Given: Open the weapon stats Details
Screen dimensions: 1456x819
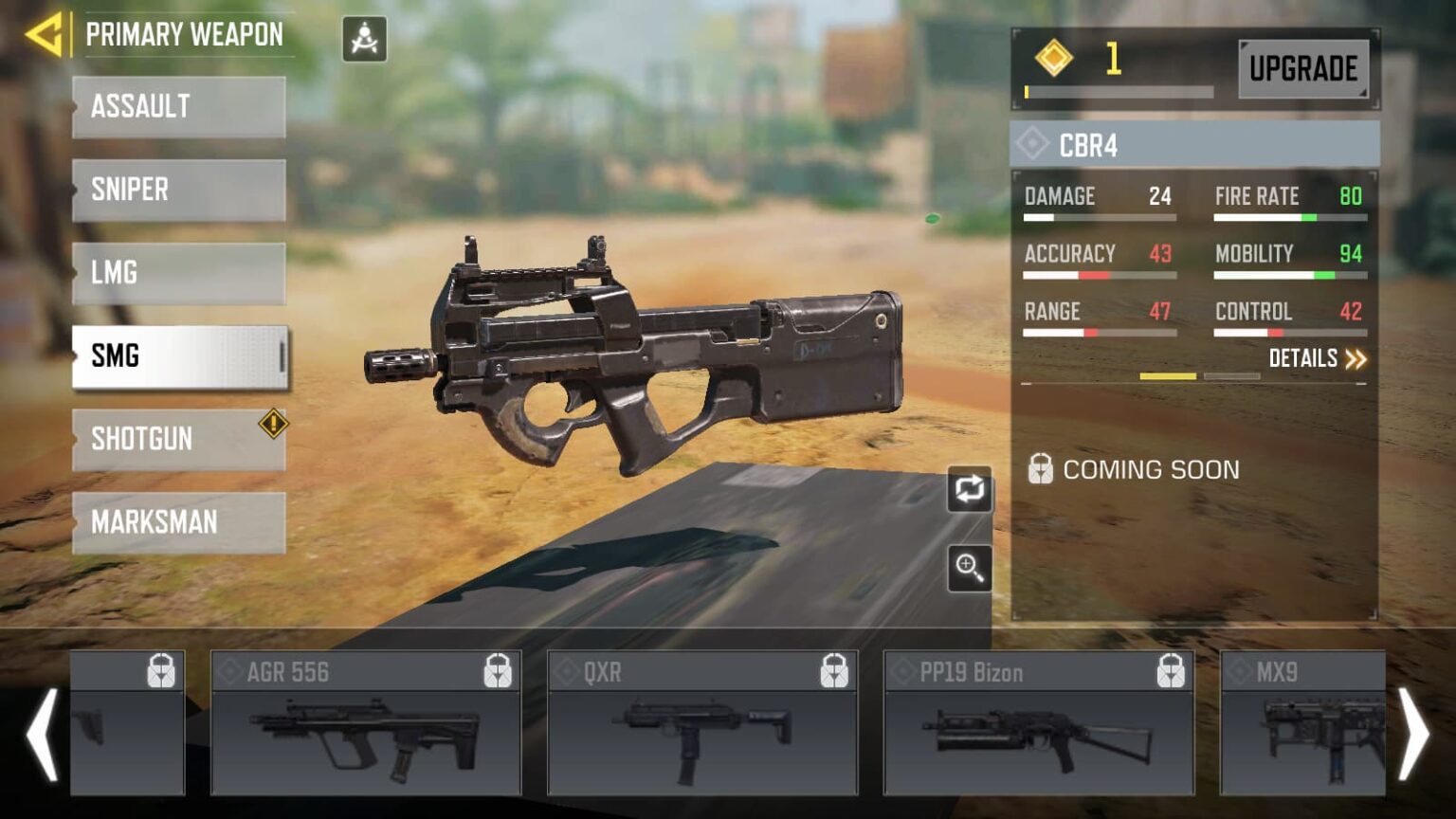Looking at the screenshot, I should coord(1317,358).
